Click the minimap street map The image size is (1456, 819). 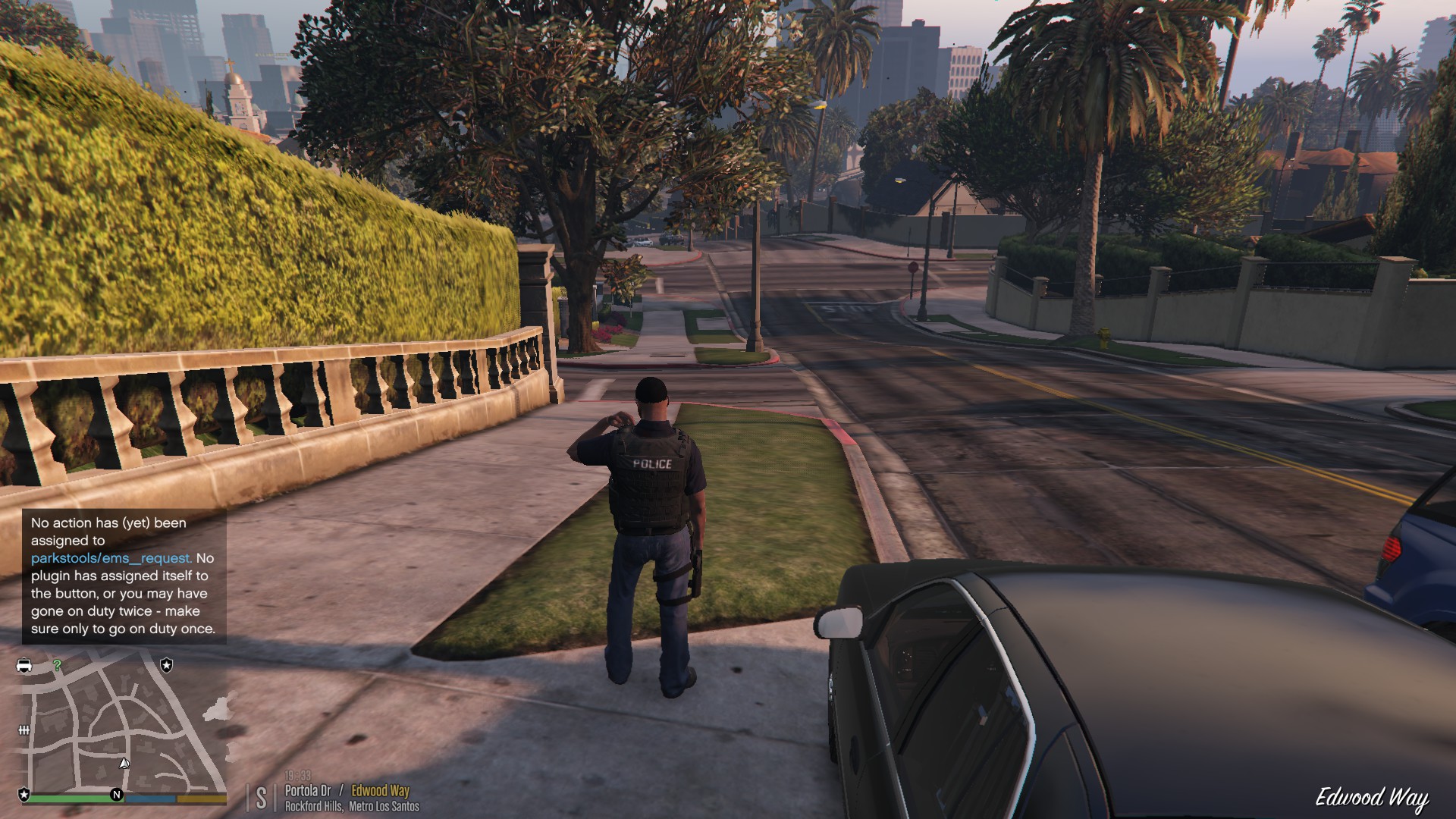pyautogui.click(x=121, y=724)
